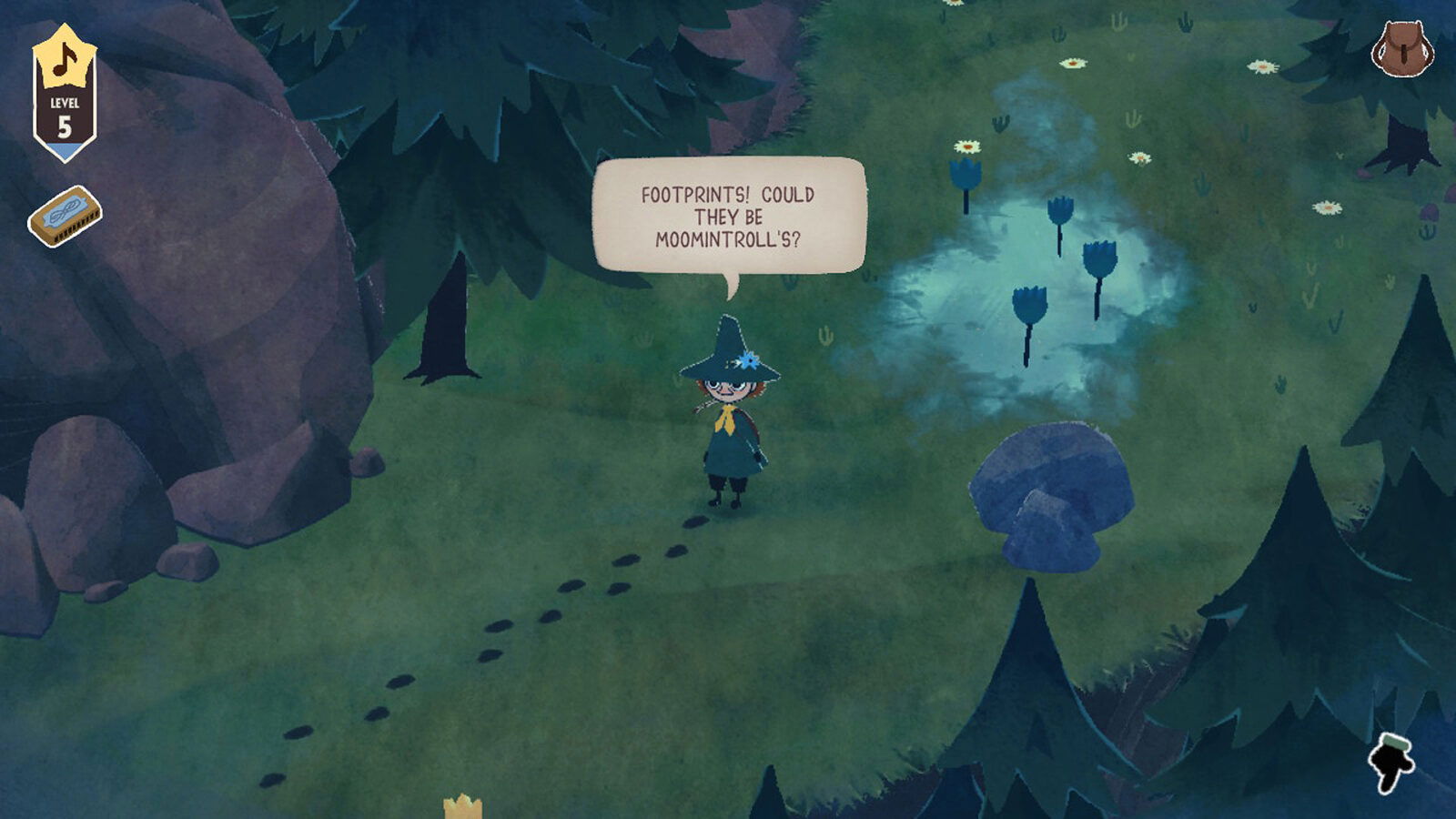
Task: Click the nearest footprint below Snufkin
Action: 693,523
